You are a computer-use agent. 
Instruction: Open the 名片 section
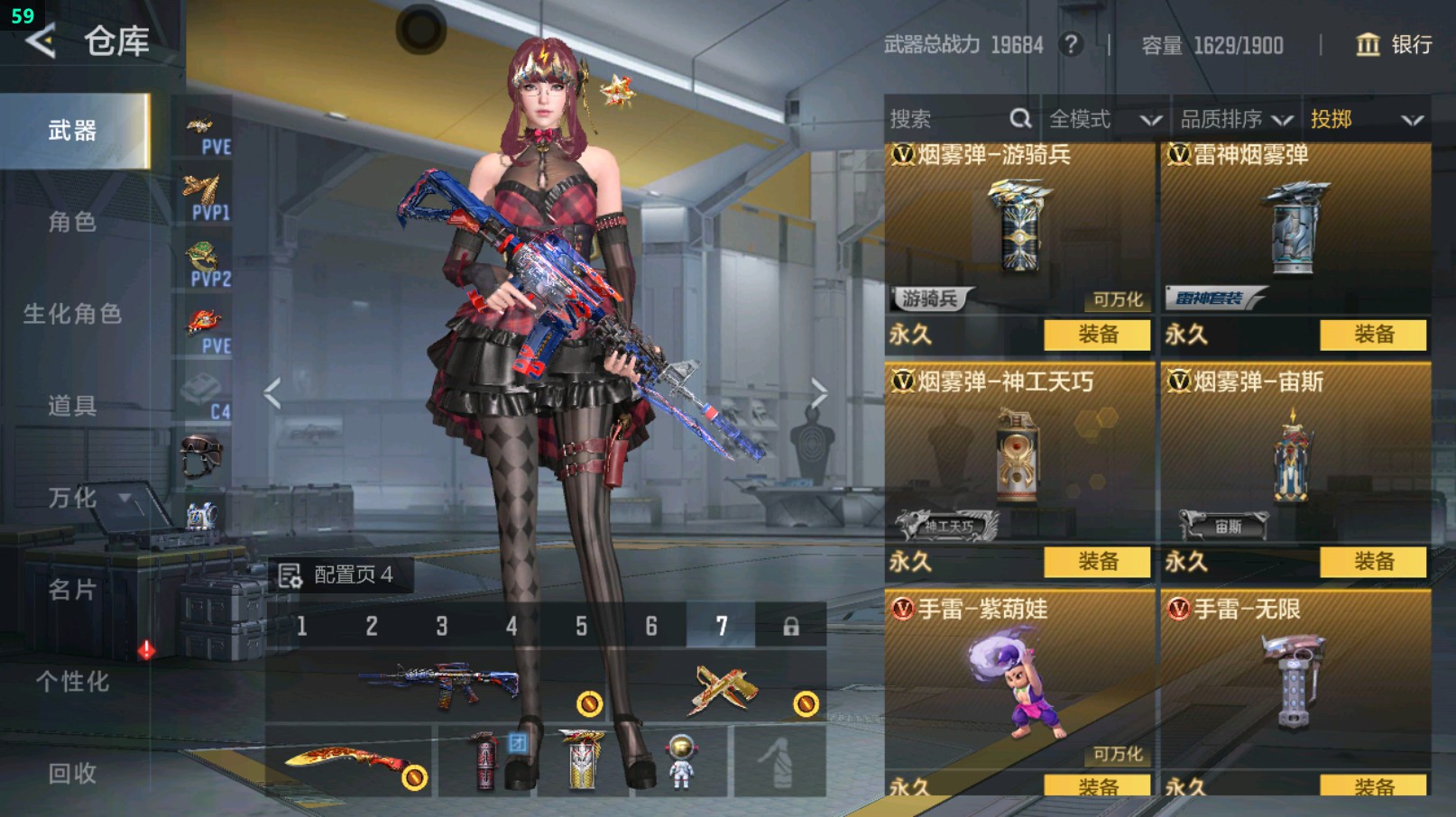(72, 590)
